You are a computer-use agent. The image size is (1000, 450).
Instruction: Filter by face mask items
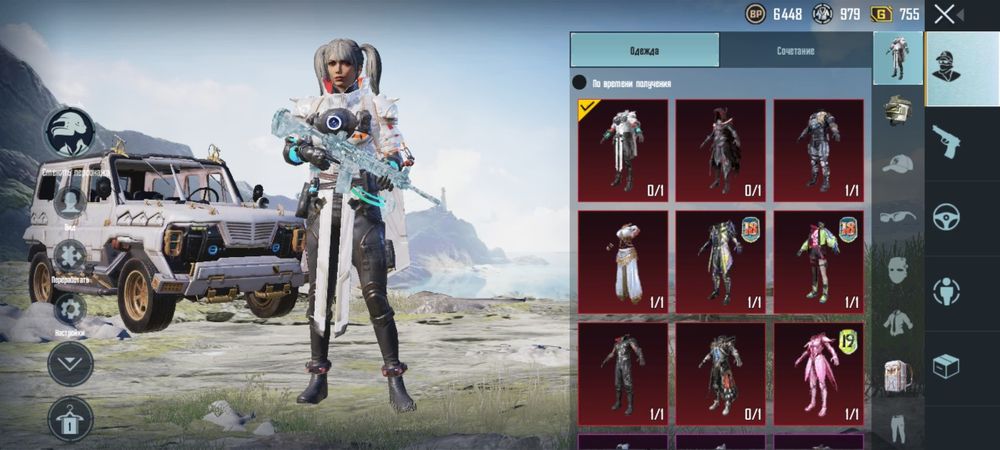coord(898,270)
